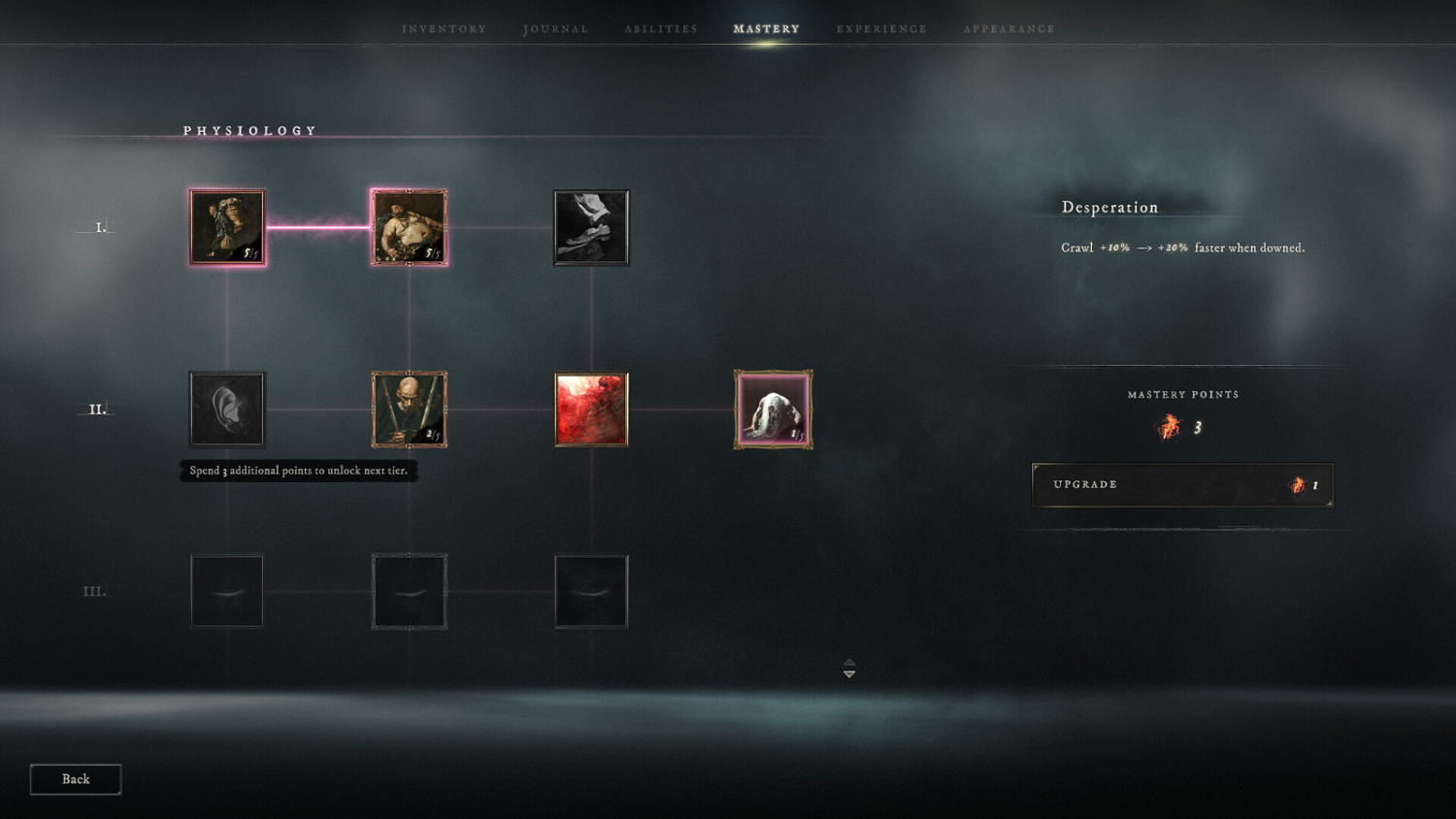Click the Back button
1456x819 pixels.
(x=75, y=778)
